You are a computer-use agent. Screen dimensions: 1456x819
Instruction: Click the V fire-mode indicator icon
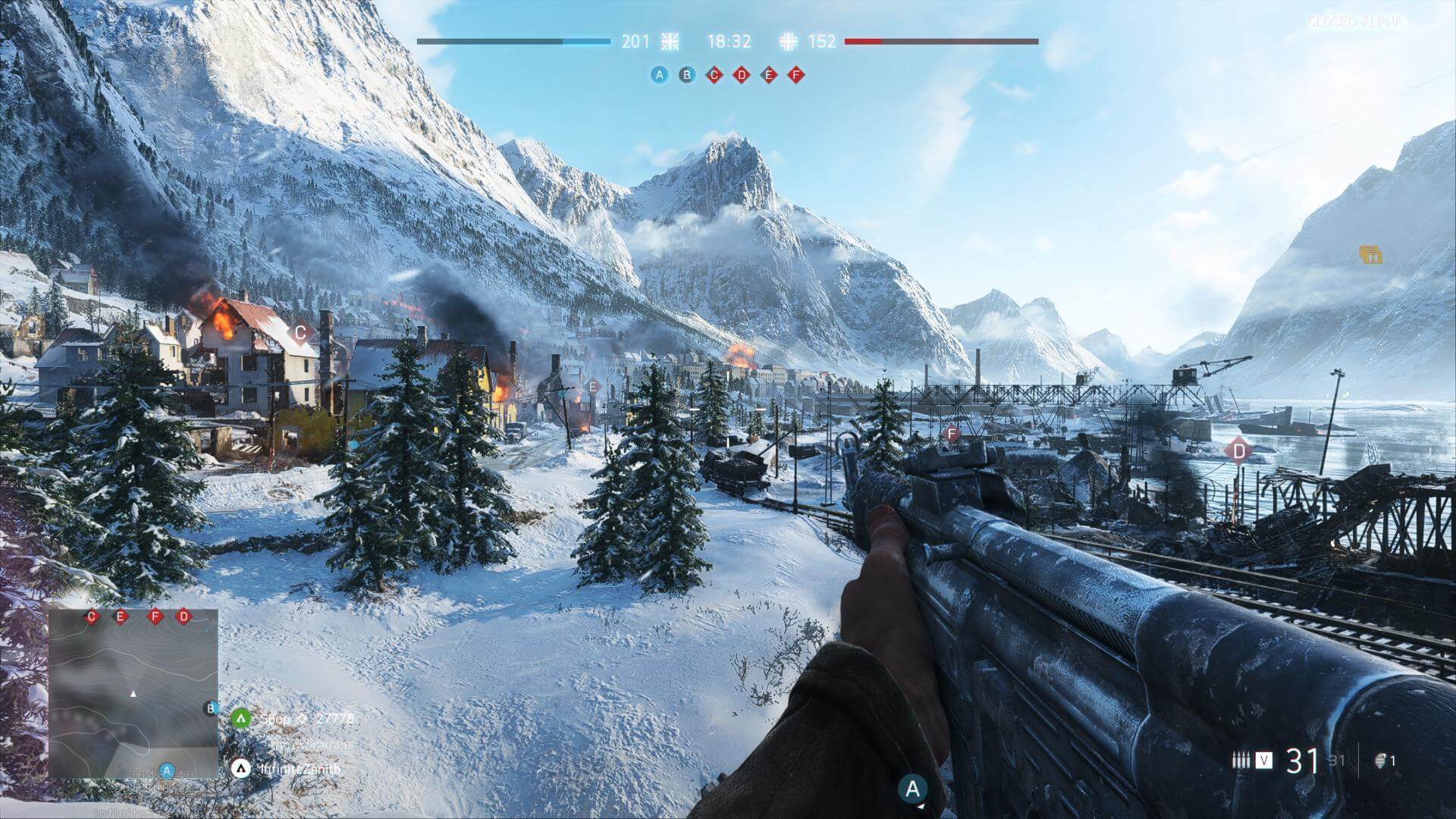click(1264, 760)
